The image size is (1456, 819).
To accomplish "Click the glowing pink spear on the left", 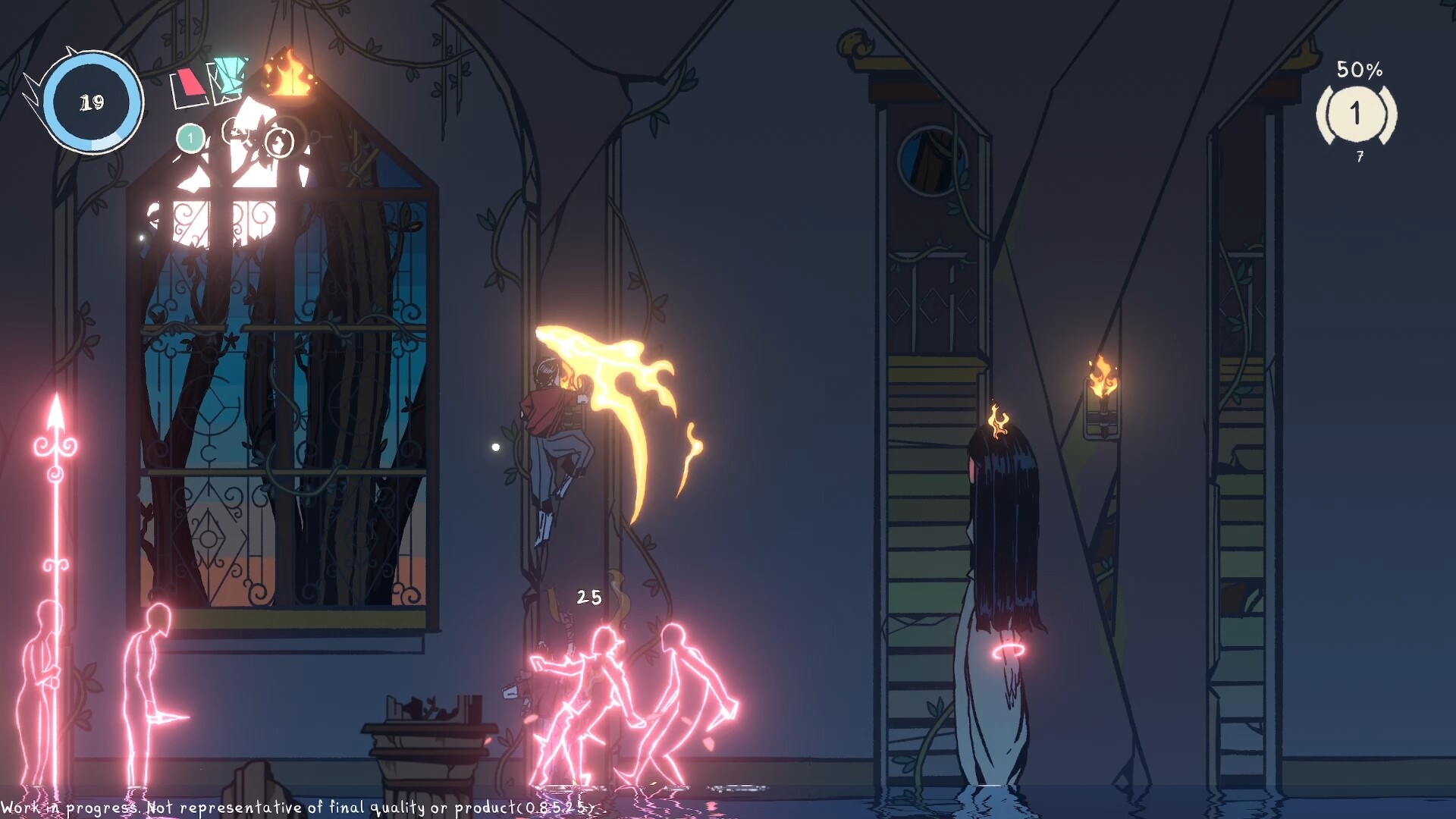I will 53,531.
